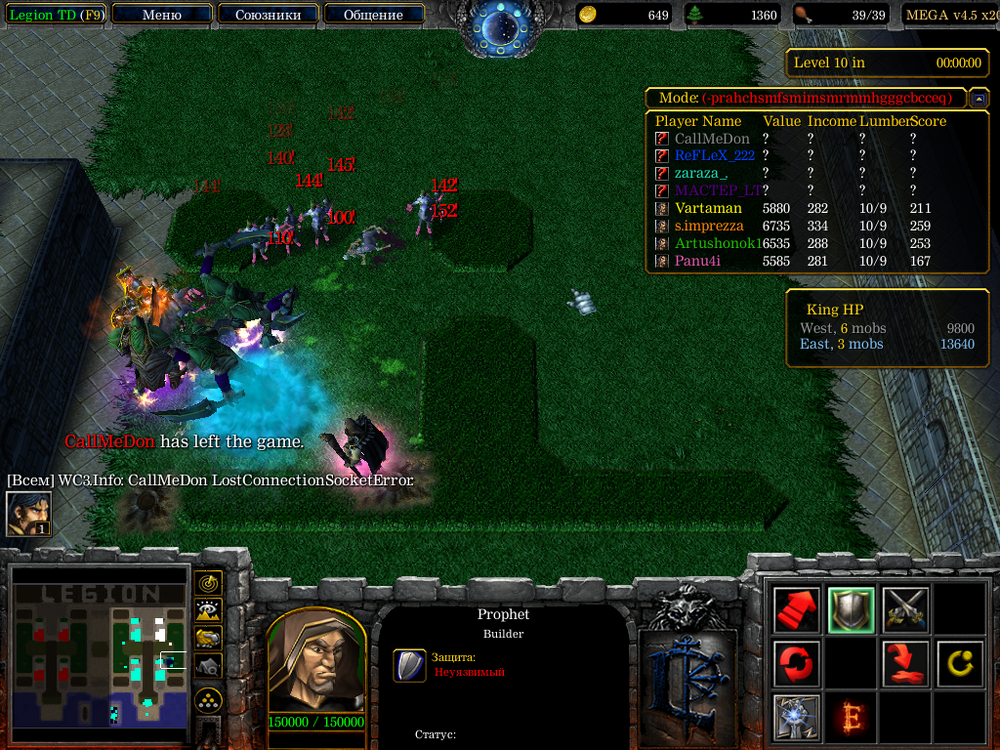Open the formation movement toggle button
Image resolution: width=1000 pixels, height=750 pixels.
[x=208, y=698]
